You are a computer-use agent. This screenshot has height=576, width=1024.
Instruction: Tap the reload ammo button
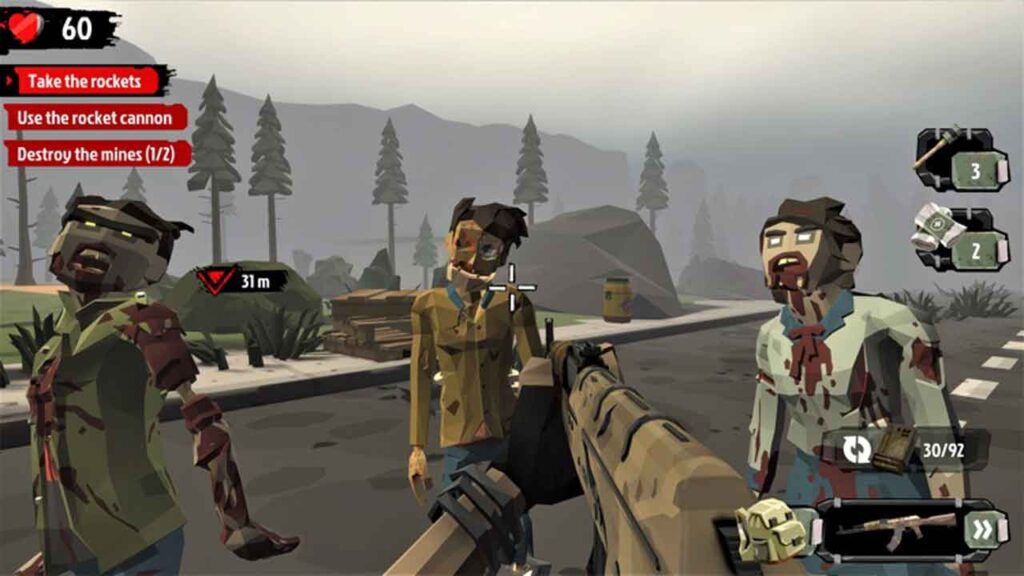[x=857, y=449]
